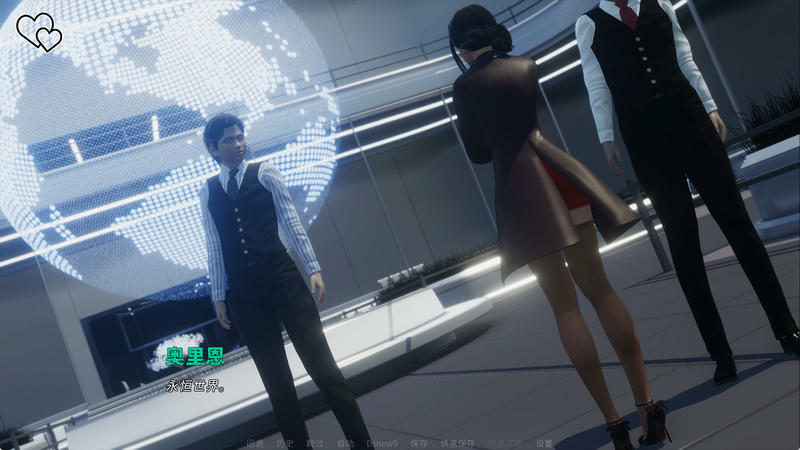
Task: Click the Dsnow9 quick menu entry
Action: (x=382, y=443)
